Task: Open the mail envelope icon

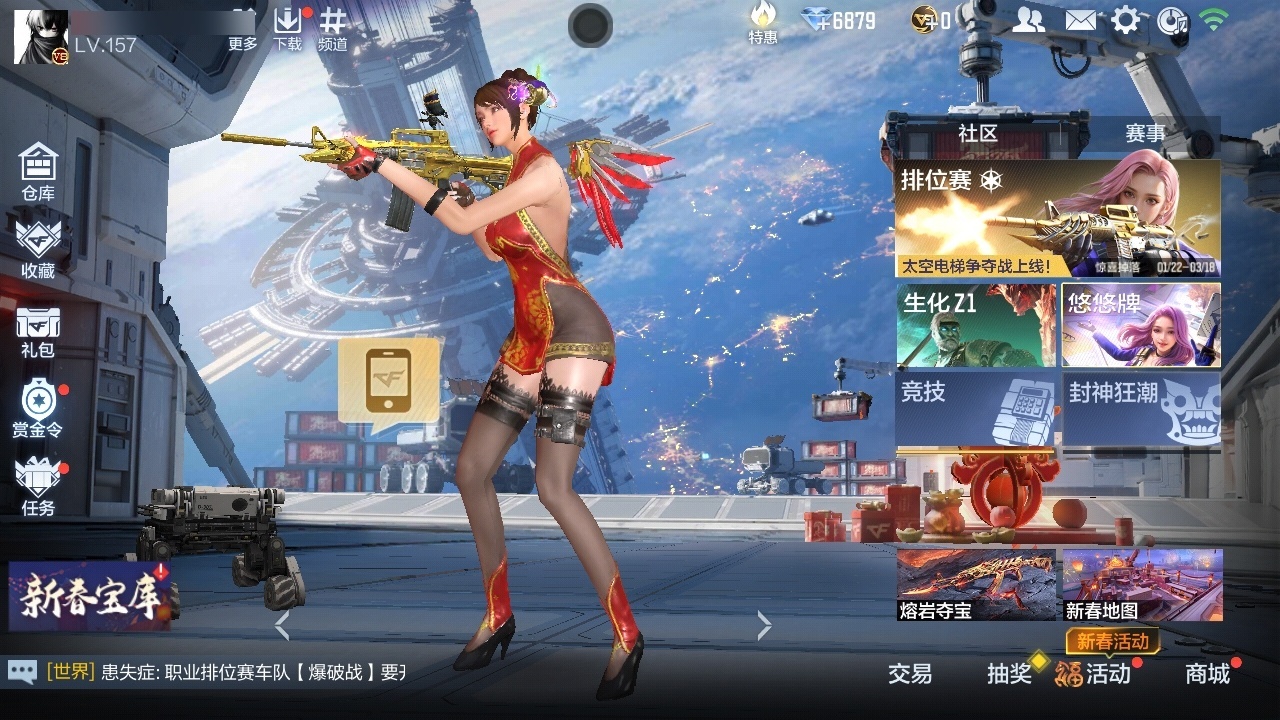Action: [x=1080, y=20]
